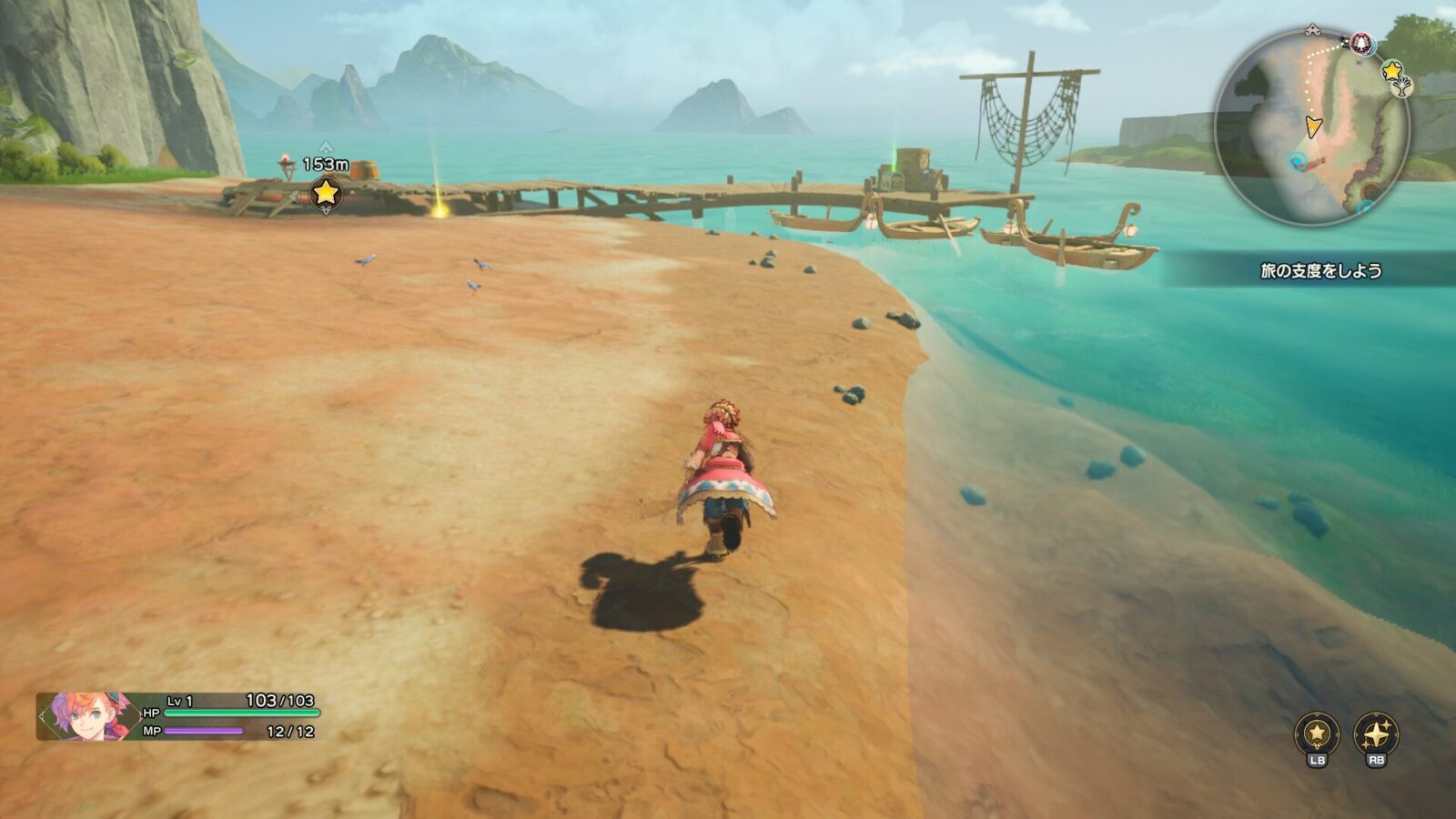Select the star quest marker showing 153m
The height and width of the screenshot is (819, 1456).
tap(326, 192)
